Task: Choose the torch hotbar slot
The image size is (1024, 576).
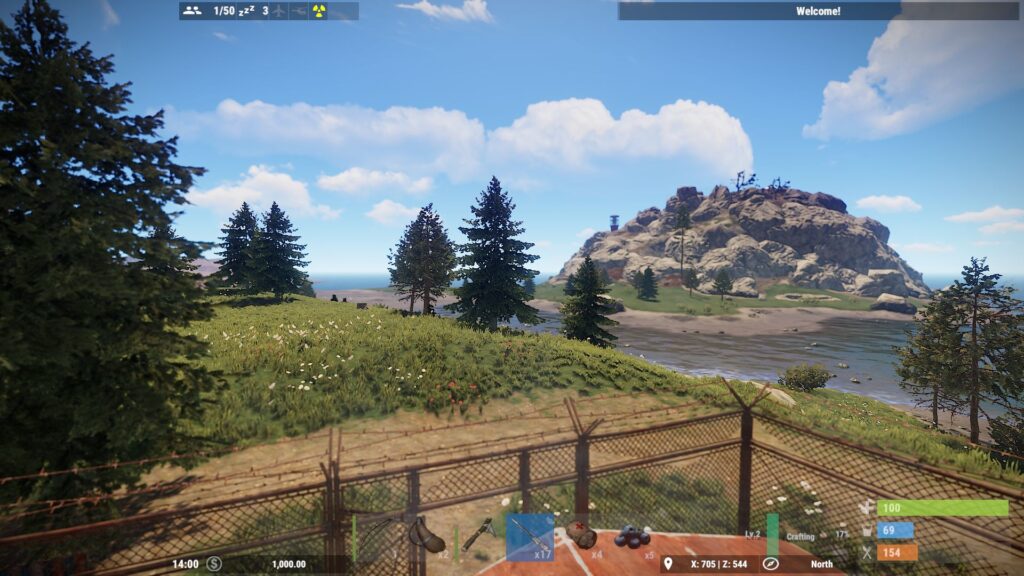Action: click(x=479, y=537)
